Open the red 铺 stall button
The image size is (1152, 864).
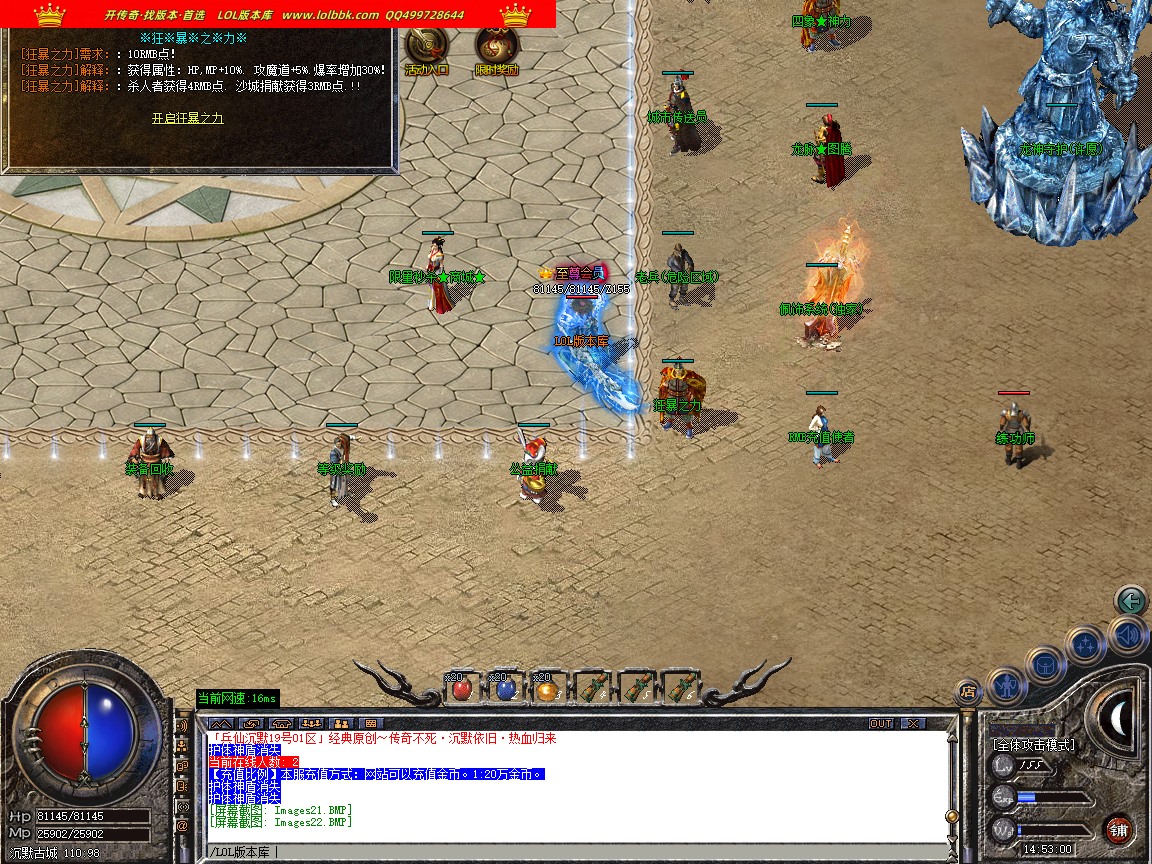pyautogui.click(x=1118, y=830)
